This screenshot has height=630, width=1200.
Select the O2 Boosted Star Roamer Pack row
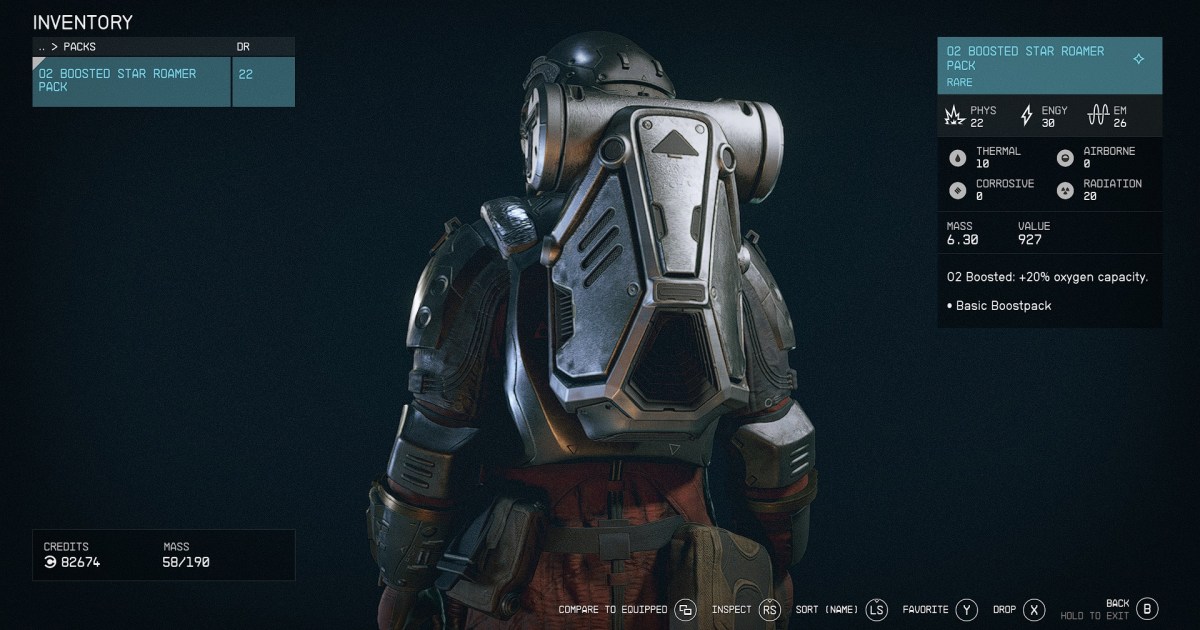point(131,81)
